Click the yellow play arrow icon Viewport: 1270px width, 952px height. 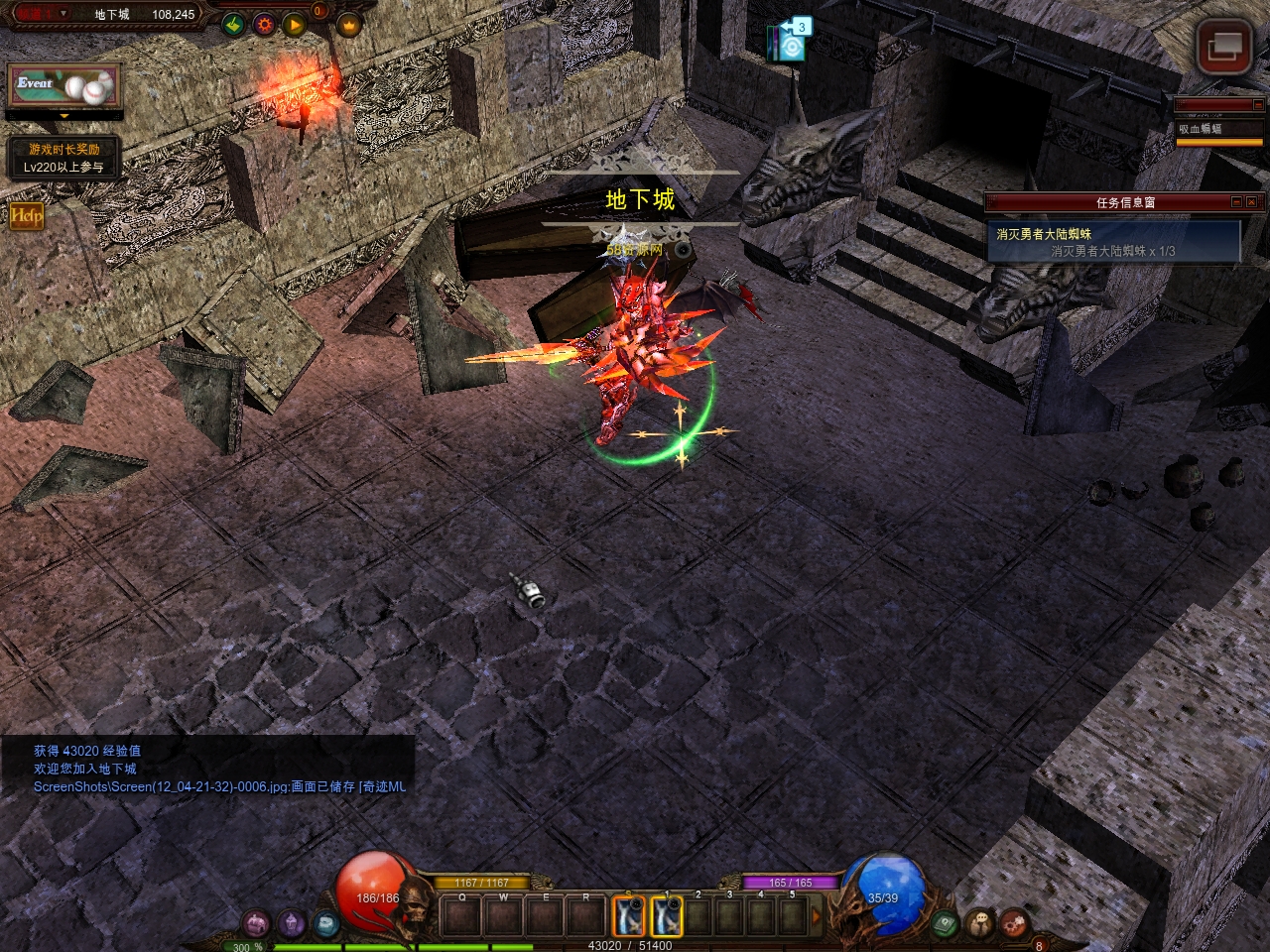click(x=294, y=25)
